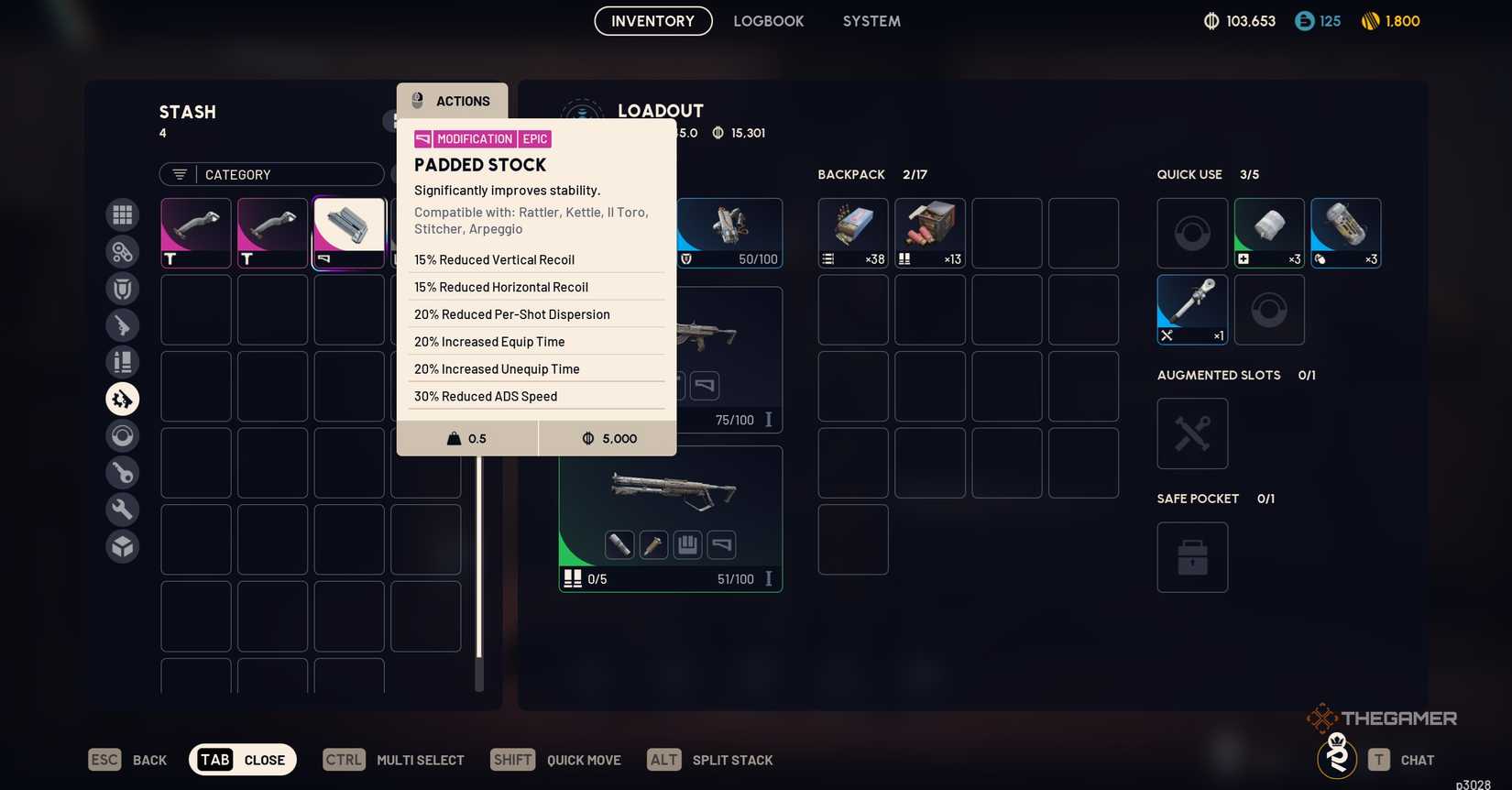
Task: Open the Category sorting dropdown
Action: tap(271, 174)
